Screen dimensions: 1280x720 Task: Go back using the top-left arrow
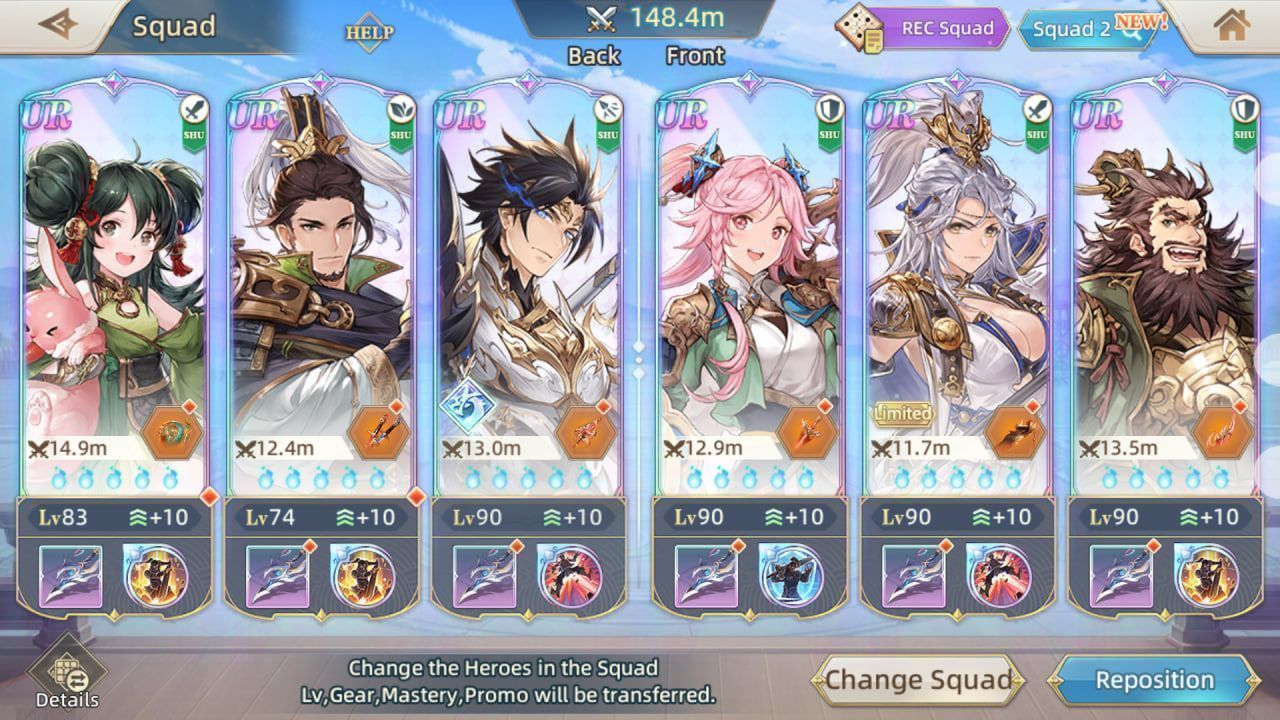(x=57, y=24)
